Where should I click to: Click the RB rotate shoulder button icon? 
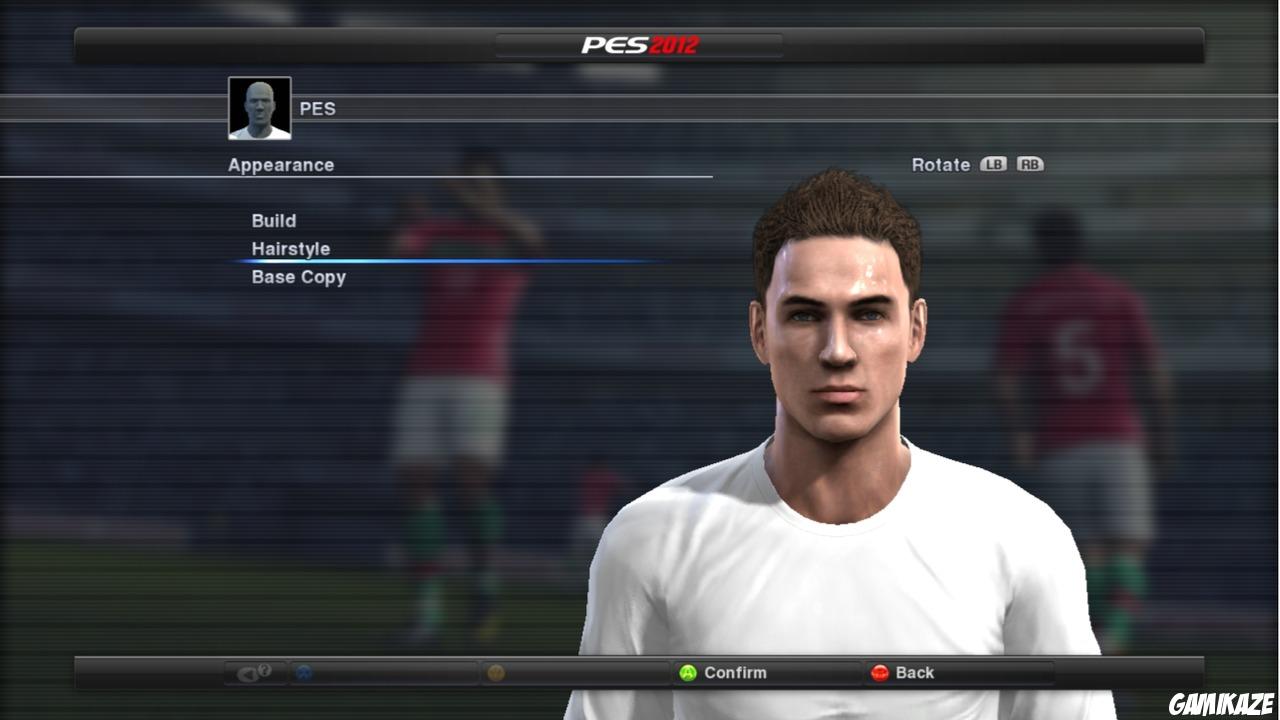coord(1030,164)
